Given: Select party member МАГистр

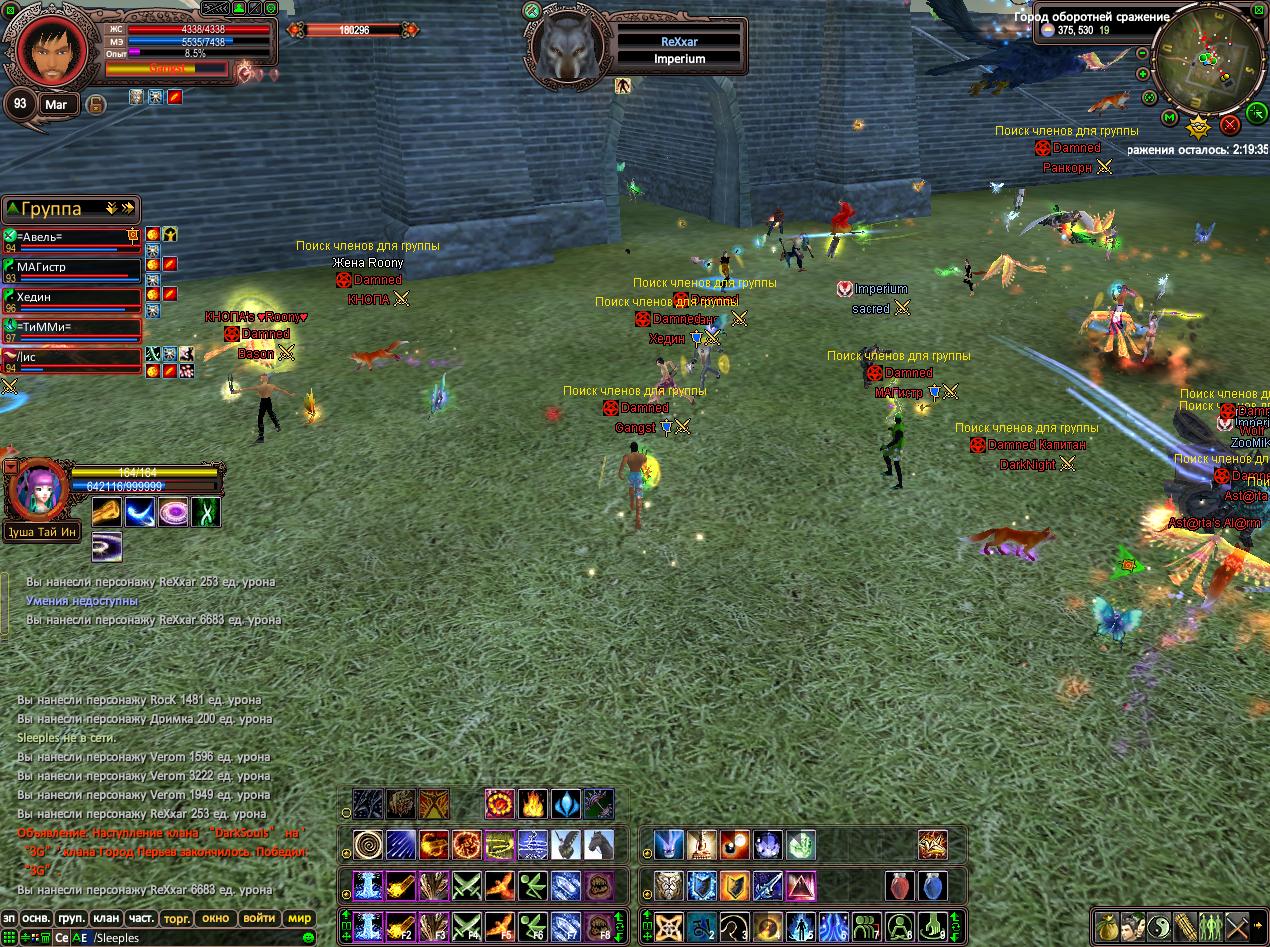Looking at the screenshot, I should coord(72,267).
